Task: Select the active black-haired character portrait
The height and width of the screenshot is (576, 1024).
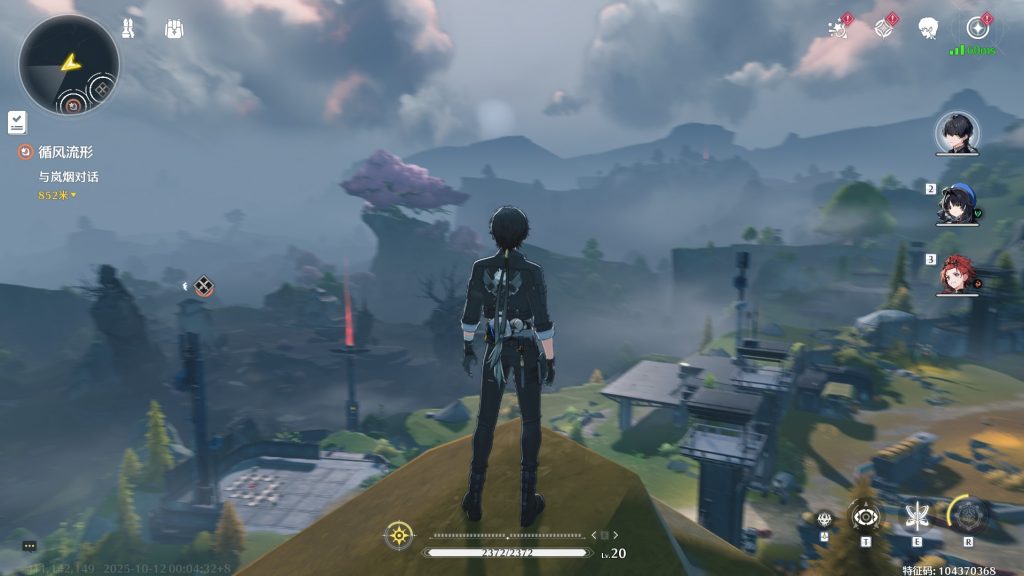Action: tap(956, 133)
